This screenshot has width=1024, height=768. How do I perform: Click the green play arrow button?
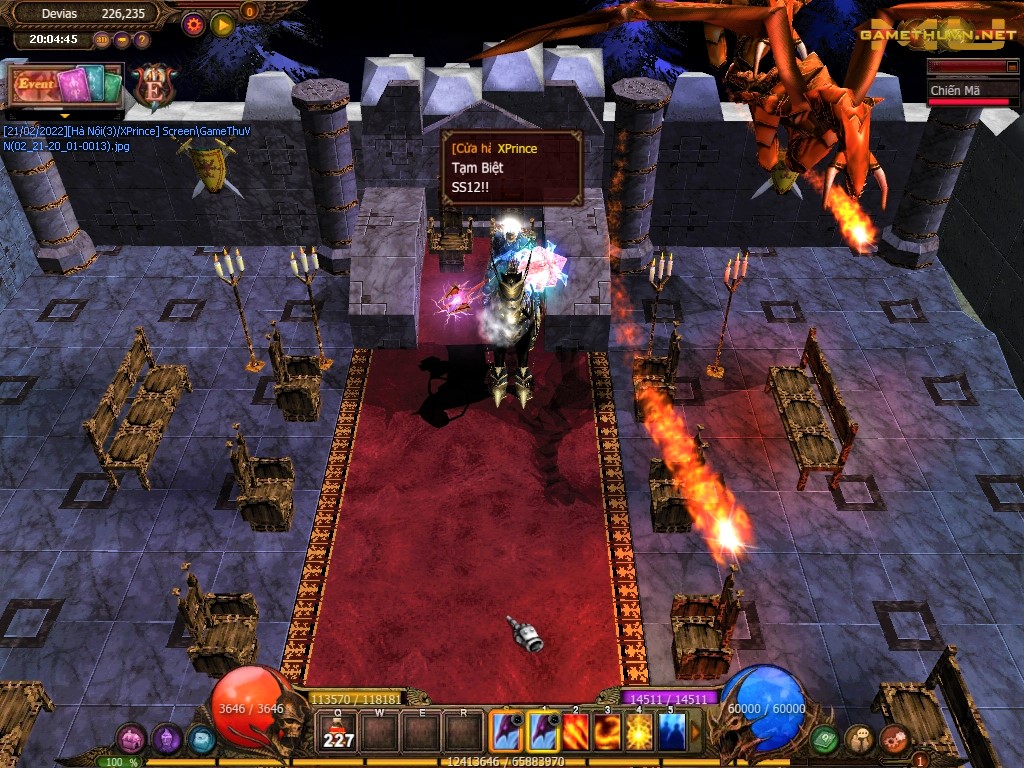[222, 25]
